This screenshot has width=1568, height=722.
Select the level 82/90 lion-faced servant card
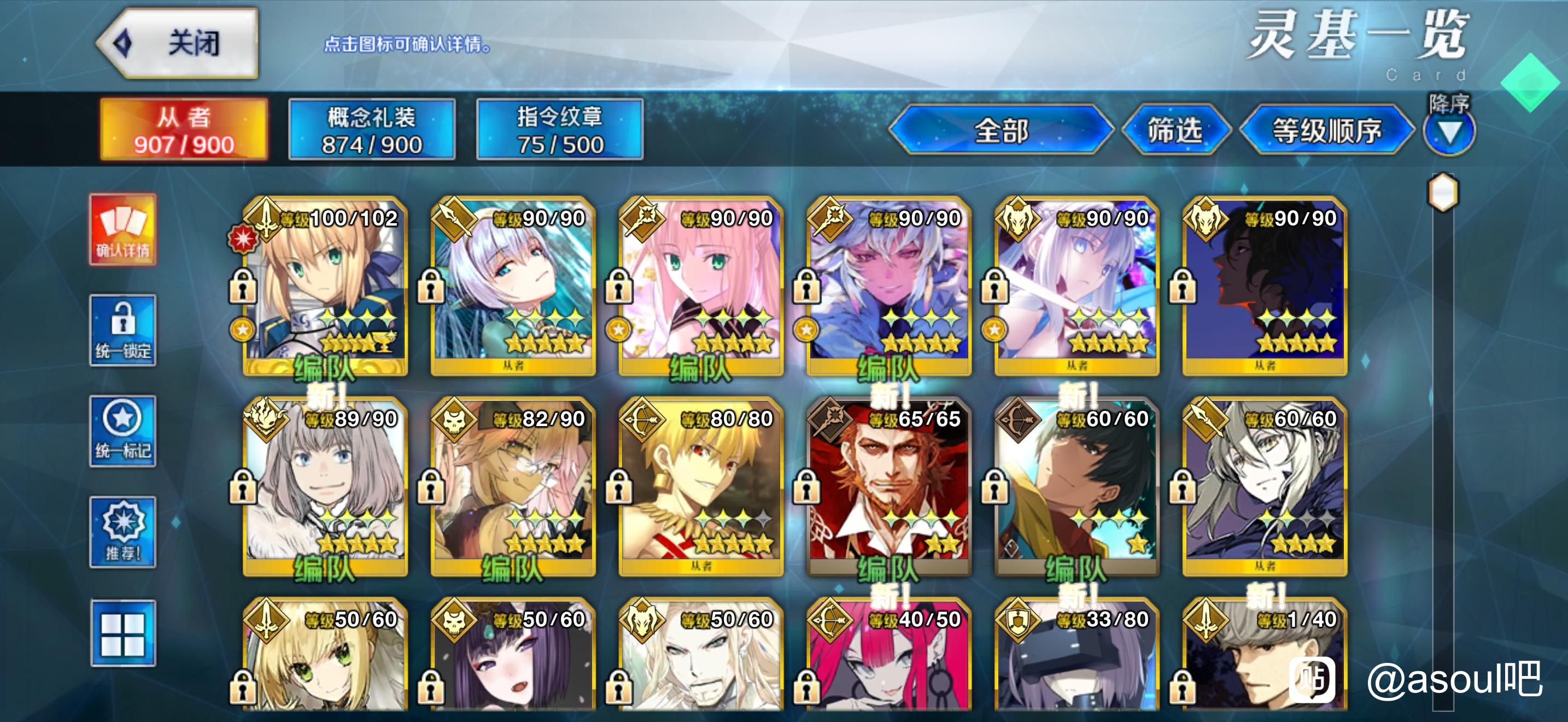[x=512, y=487]
